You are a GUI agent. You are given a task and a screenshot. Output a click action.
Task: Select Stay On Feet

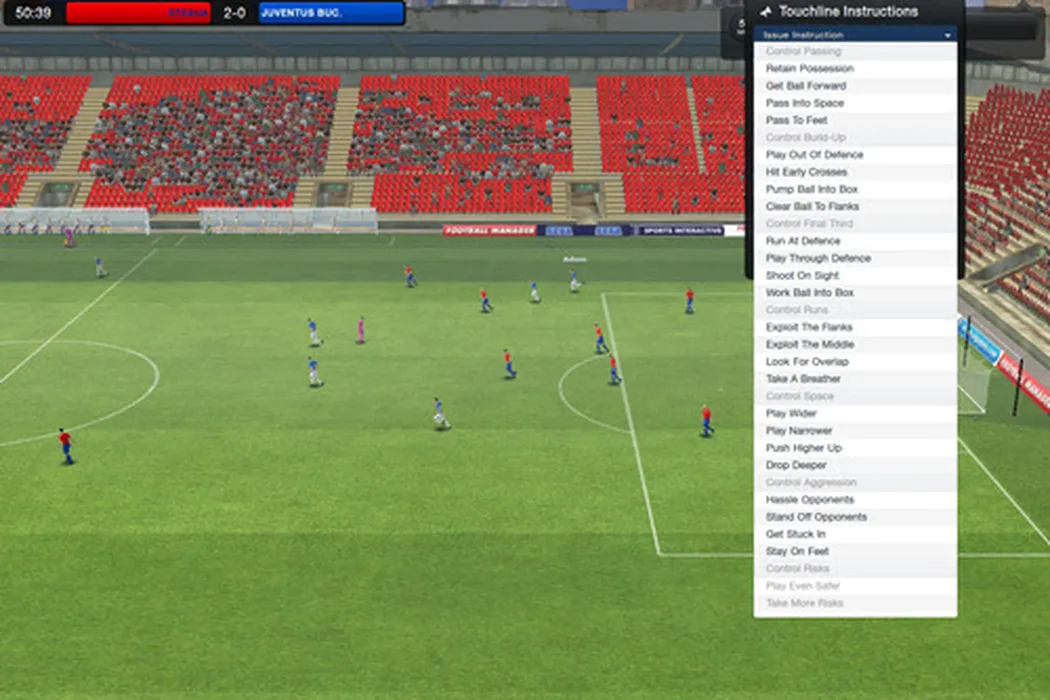(797, 551)
